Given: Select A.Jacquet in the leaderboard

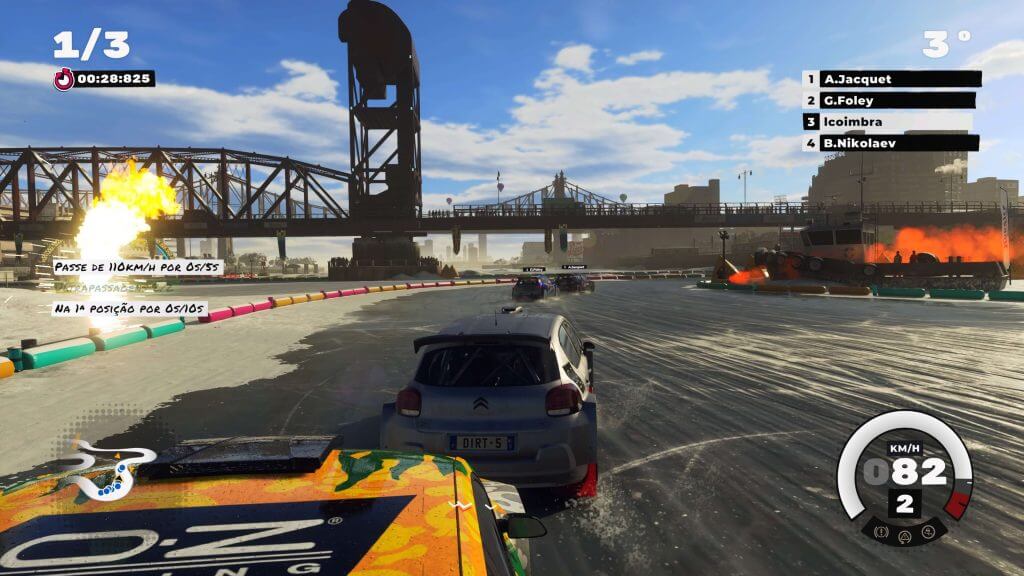Looking at the screenshot, I should pyautogui.click(x=890, y=79).
